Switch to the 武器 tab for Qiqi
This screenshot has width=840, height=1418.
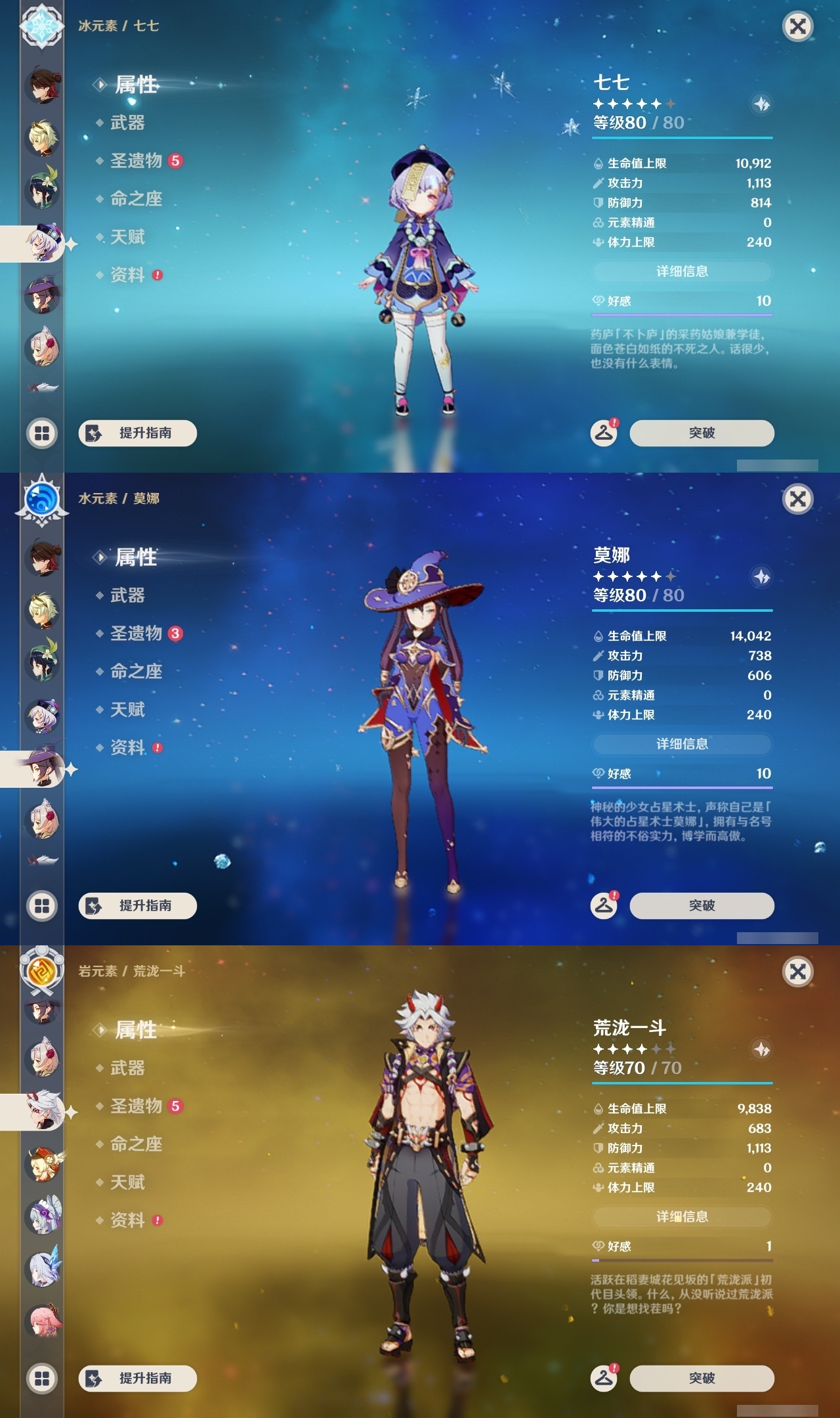[x=129, y=124]
